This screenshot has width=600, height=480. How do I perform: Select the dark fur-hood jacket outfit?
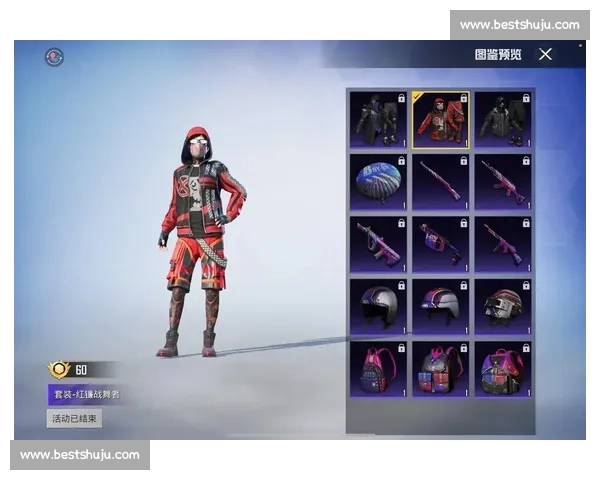click(502, 120)
